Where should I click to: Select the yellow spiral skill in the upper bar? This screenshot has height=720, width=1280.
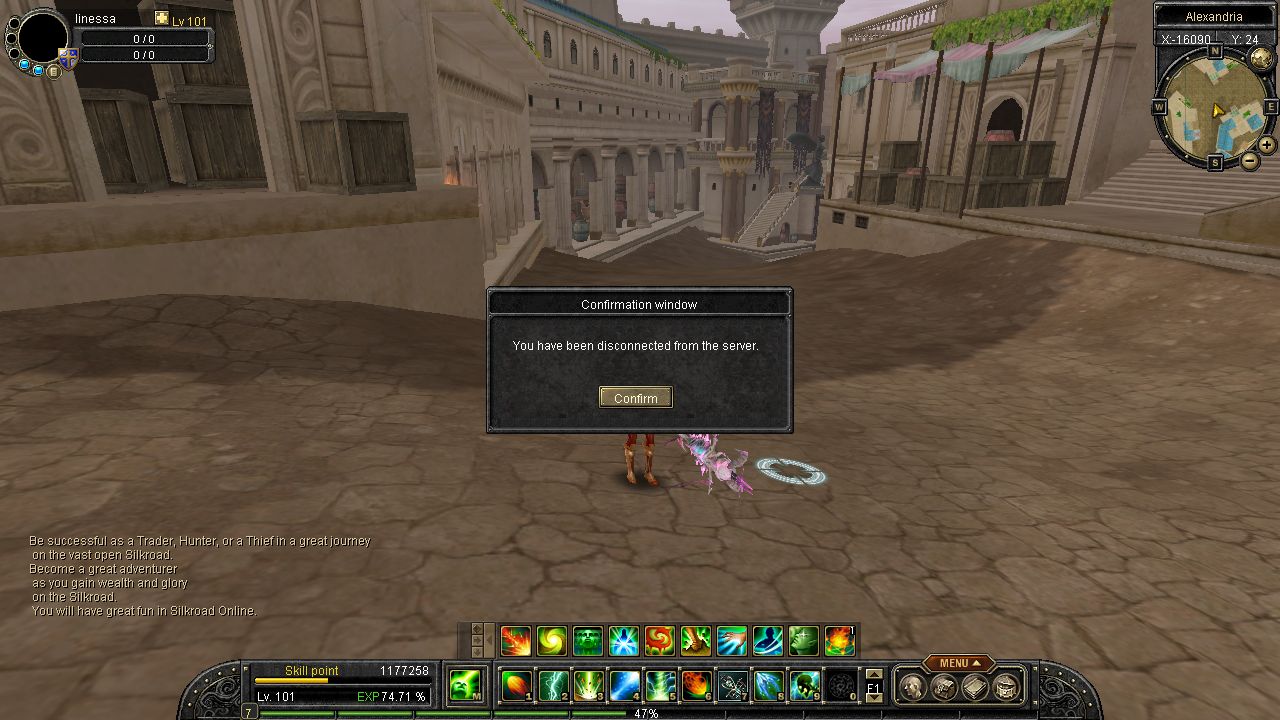(x=551, y=641)
